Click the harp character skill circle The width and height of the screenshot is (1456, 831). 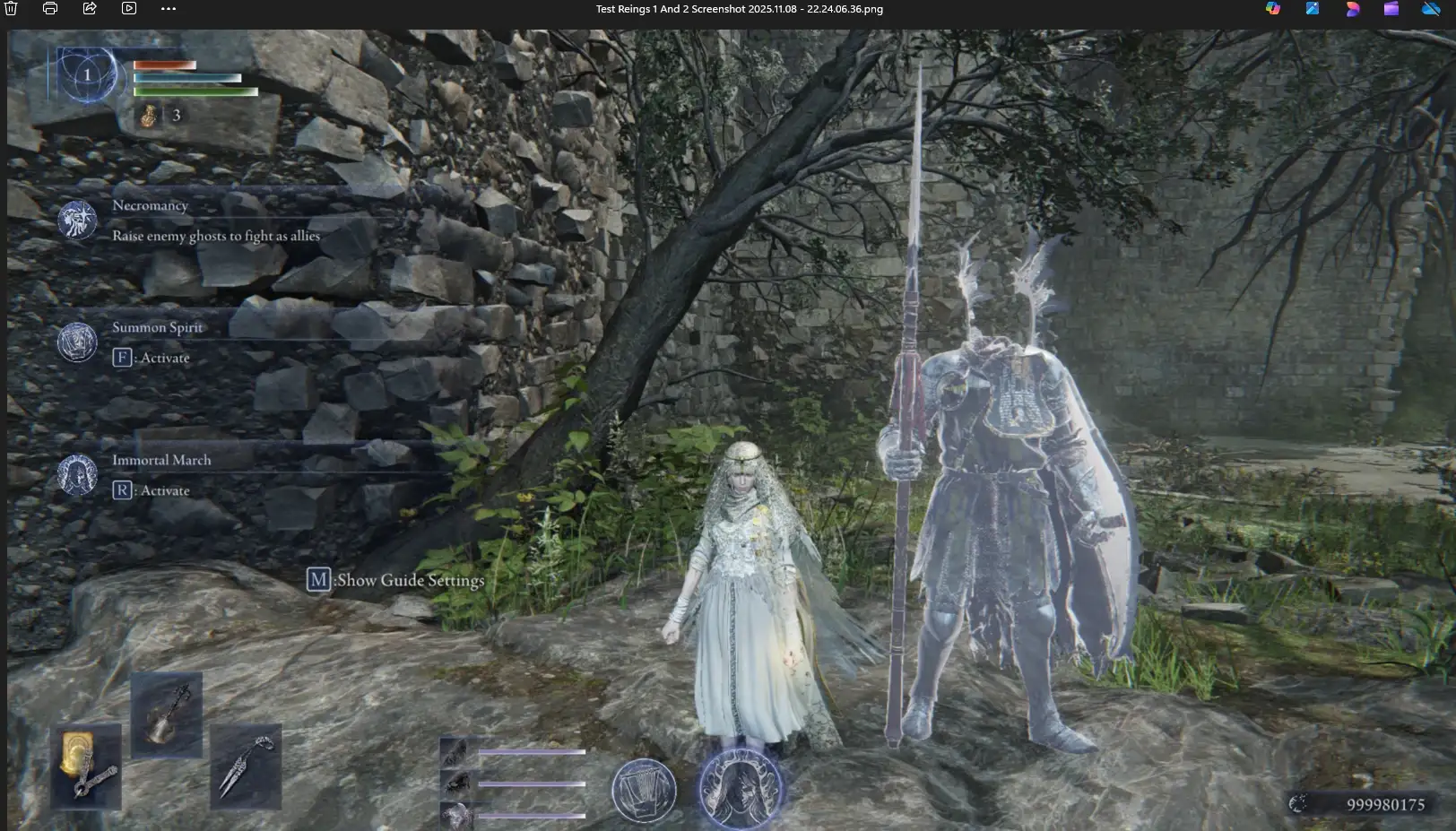644,791
